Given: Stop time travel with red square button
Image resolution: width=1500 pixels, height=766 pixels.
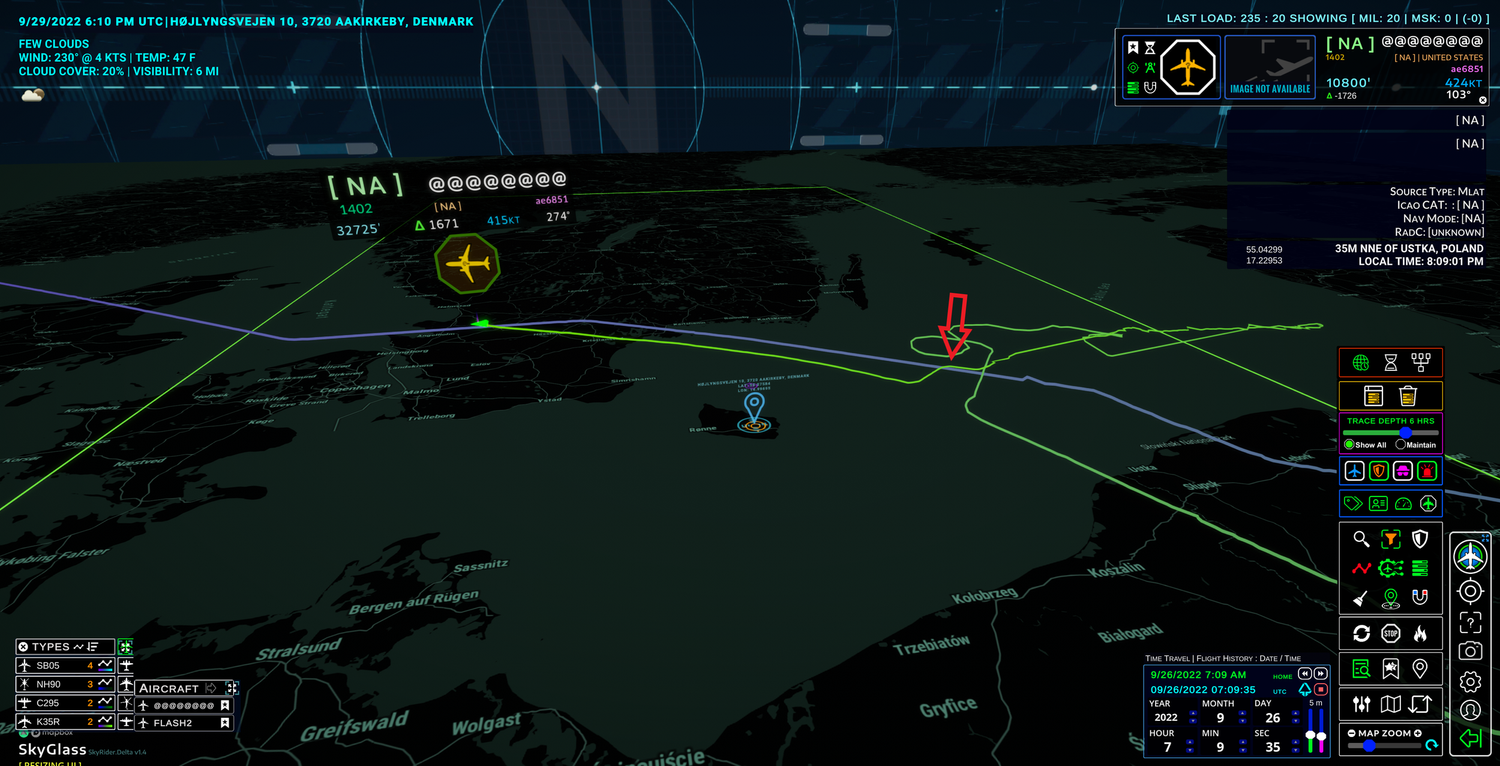Looking at the screenshot, I should click(1320, 690).
